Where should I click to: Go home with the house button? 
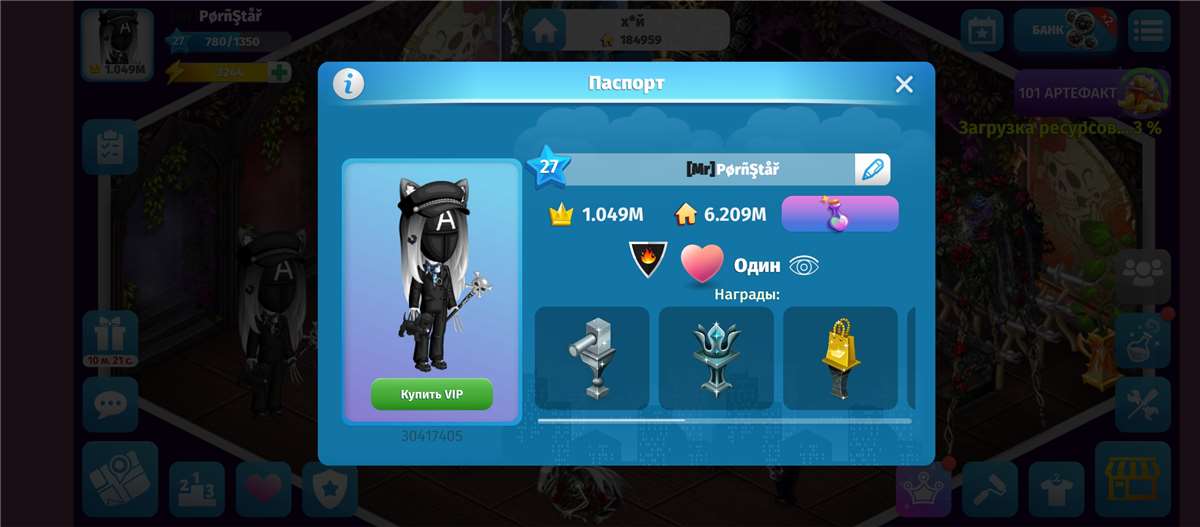coord(544,31)
